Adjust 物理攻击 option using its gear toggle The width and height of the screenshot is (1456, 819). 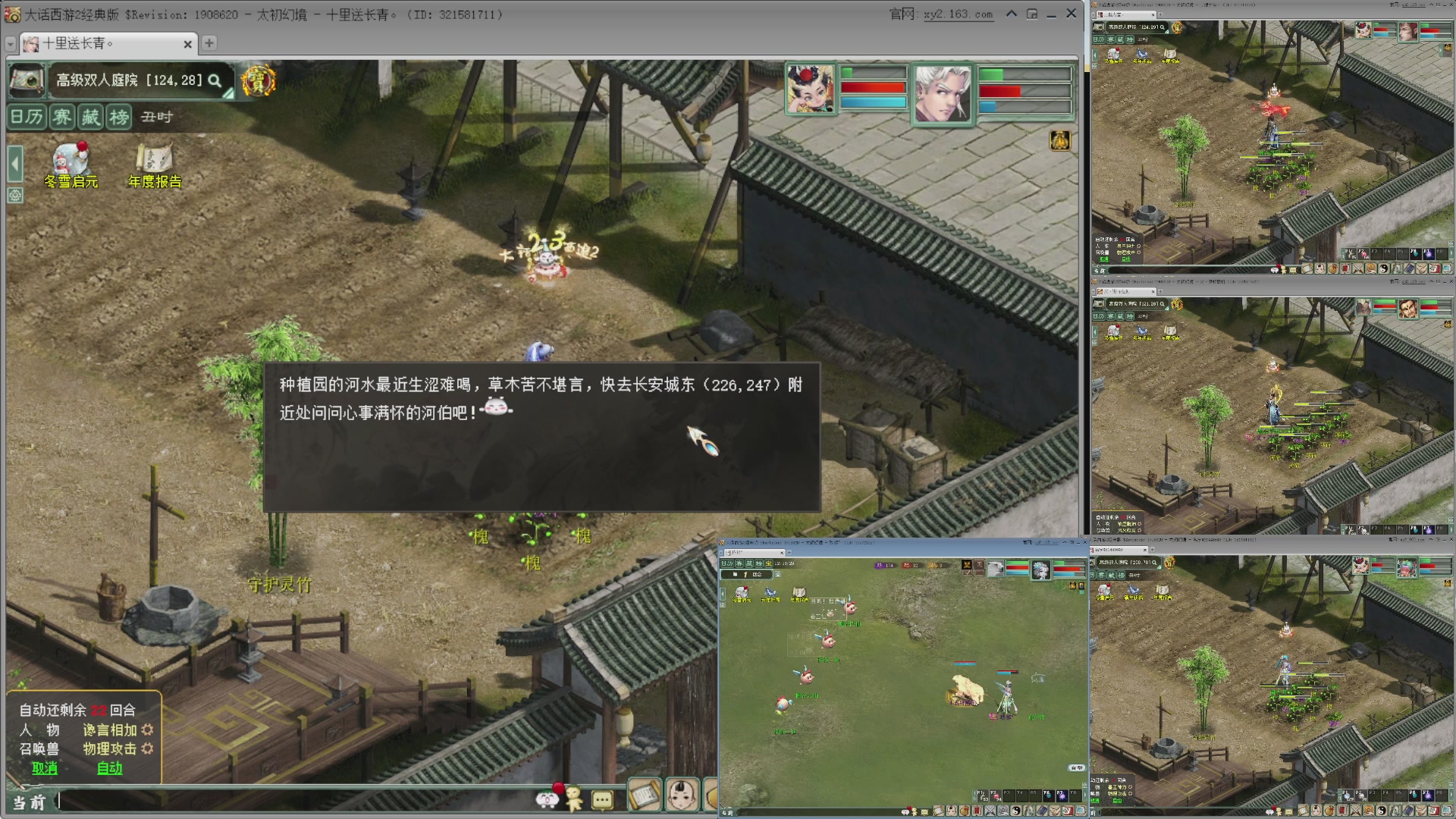149,749
